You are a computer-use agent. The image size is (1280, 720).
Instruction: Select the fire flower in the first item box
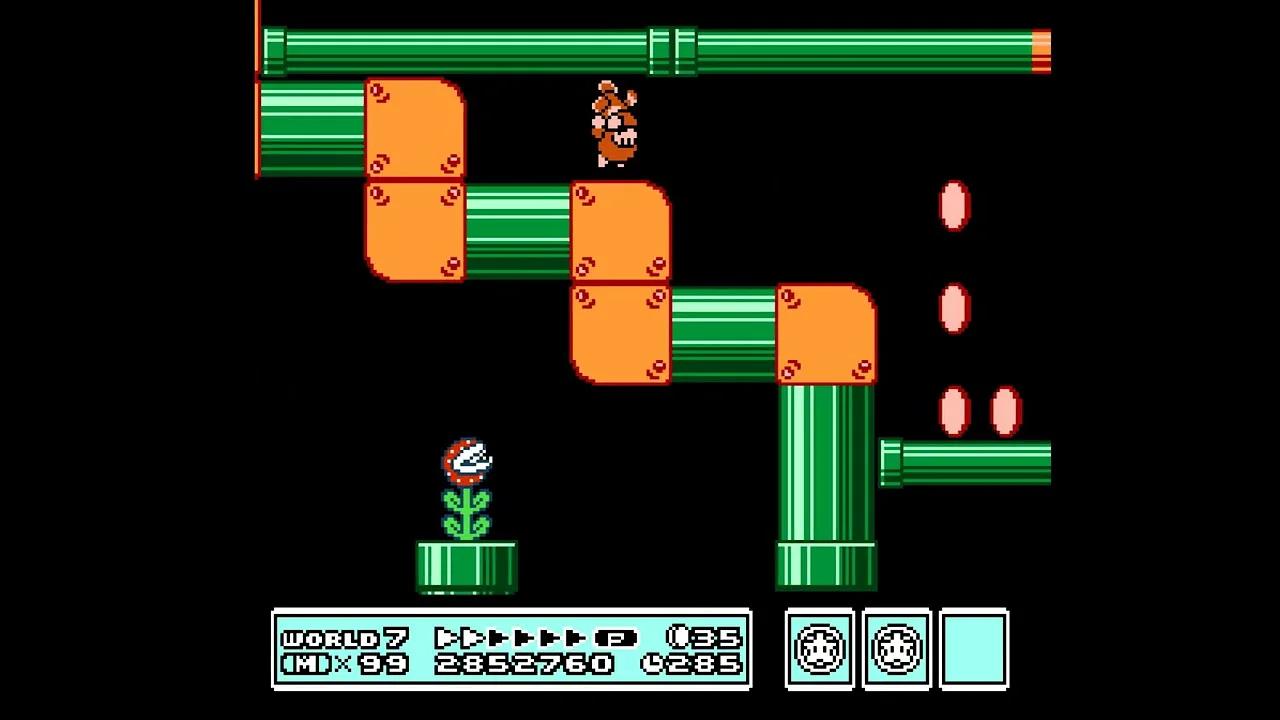coord(818,650)
